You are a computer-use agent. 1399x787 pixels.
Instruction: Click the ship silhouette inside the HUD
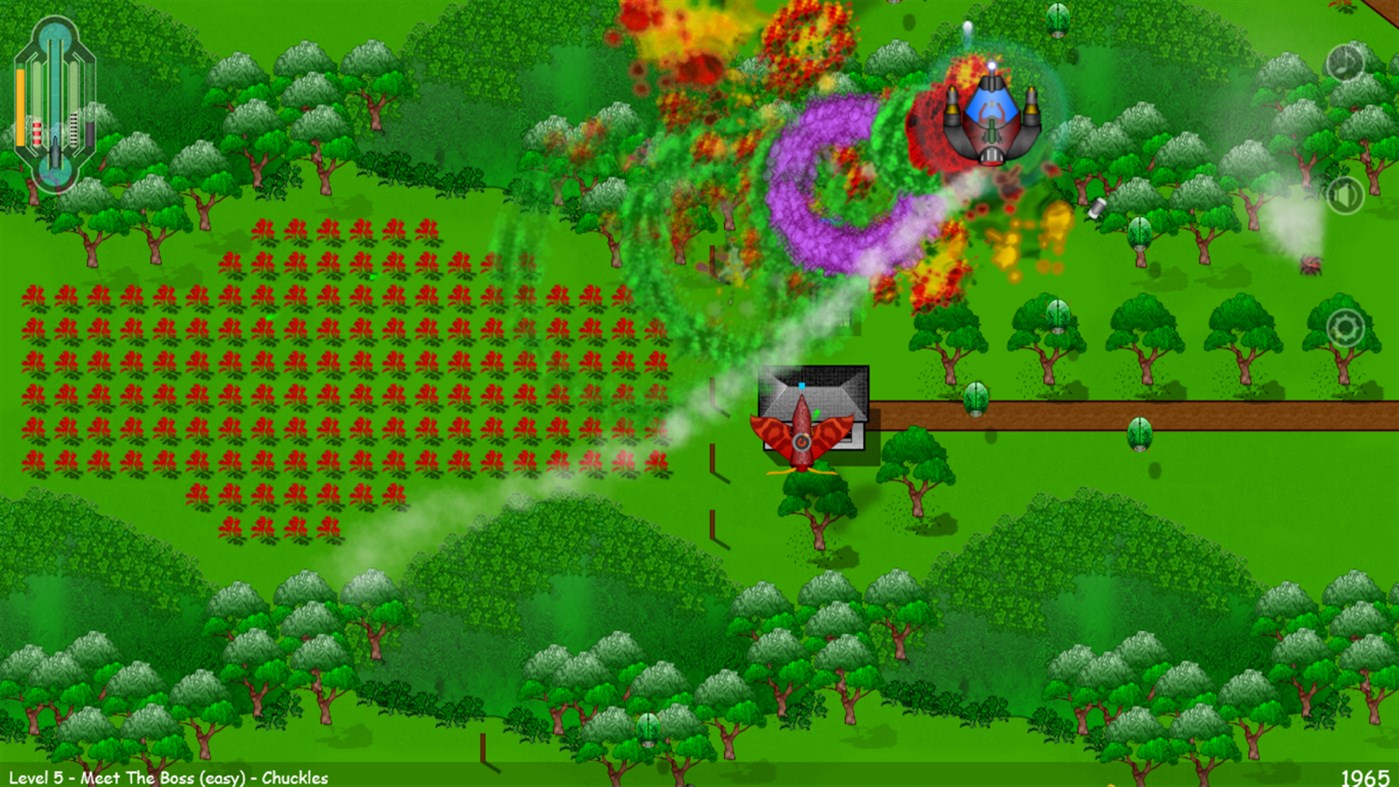(x=54, y=150)
